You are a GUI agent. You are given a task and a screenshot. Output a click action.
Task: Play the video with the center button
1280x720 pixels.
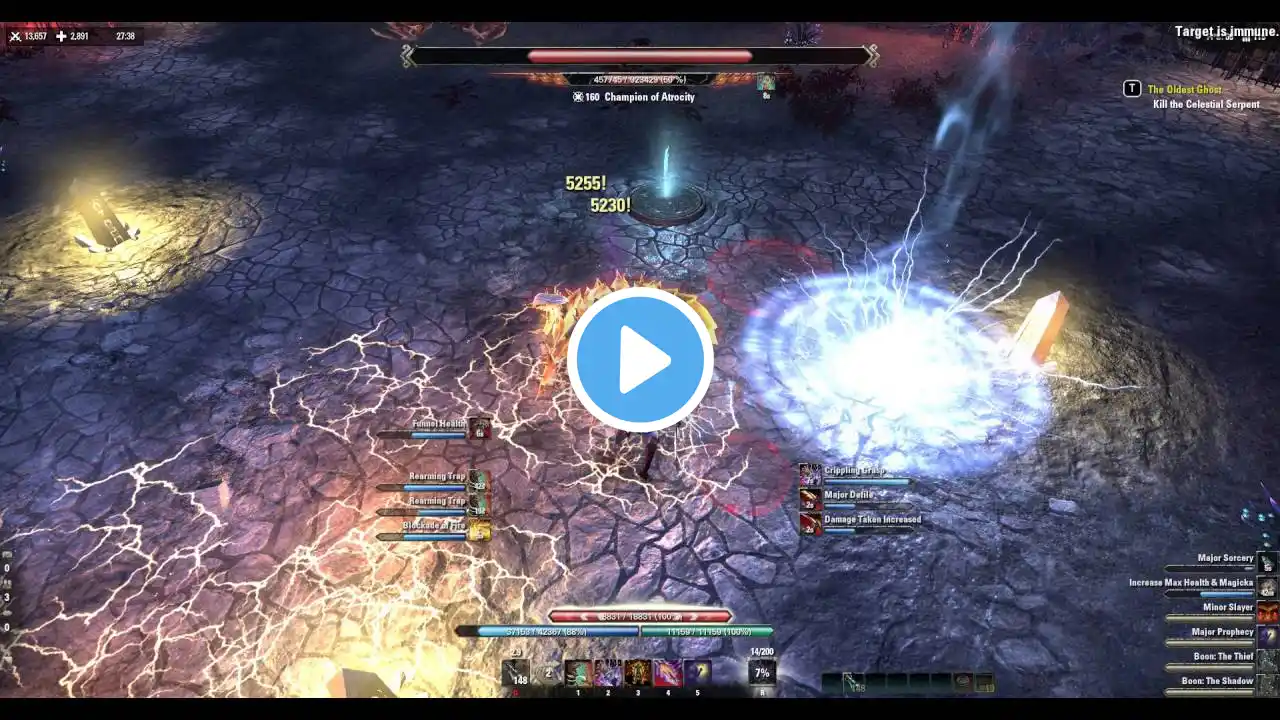point(640,360)
